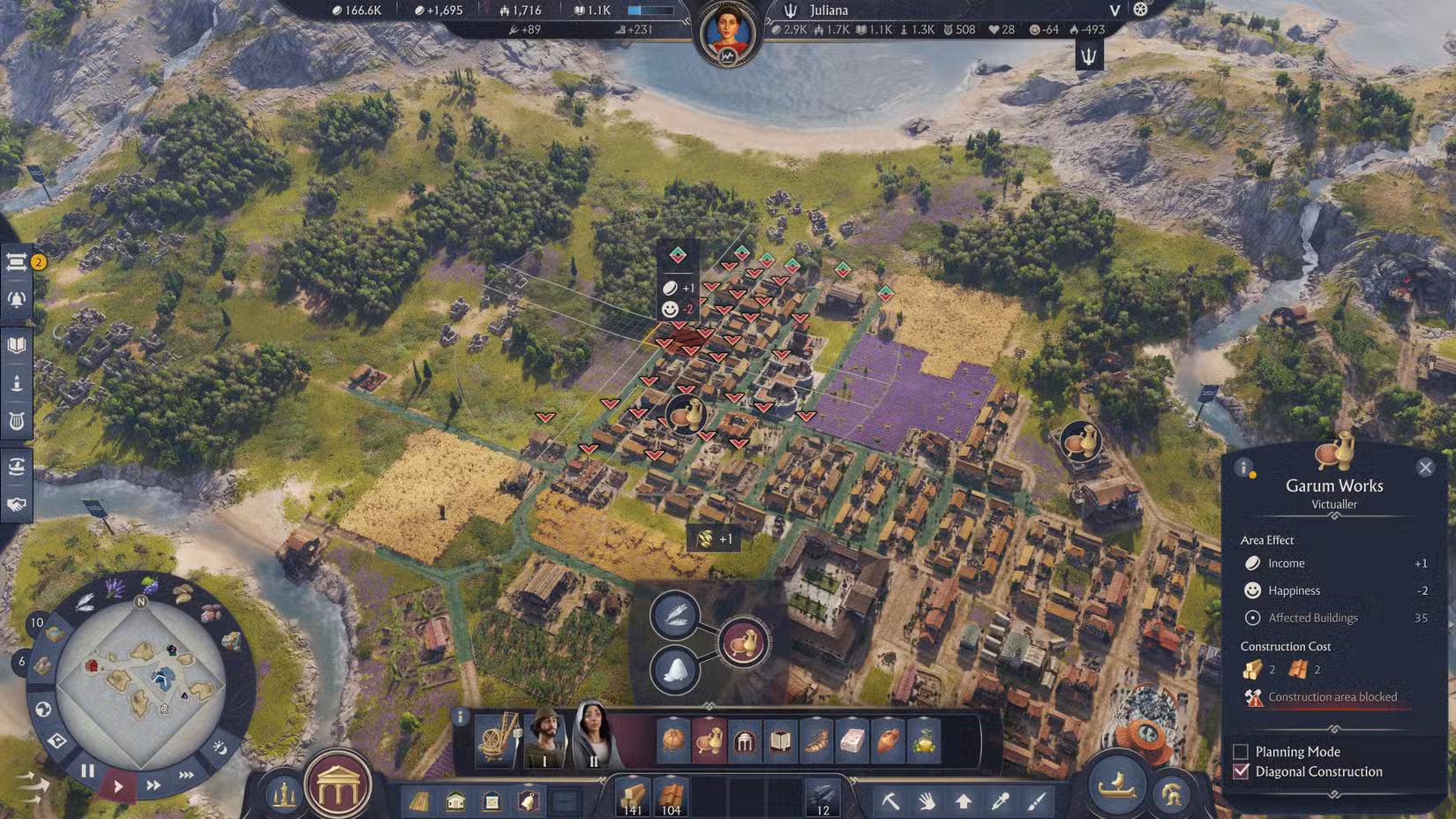Switch to the tier I population tab
The width and height of the screenshot is (1456, 819).
pos(544,740)
